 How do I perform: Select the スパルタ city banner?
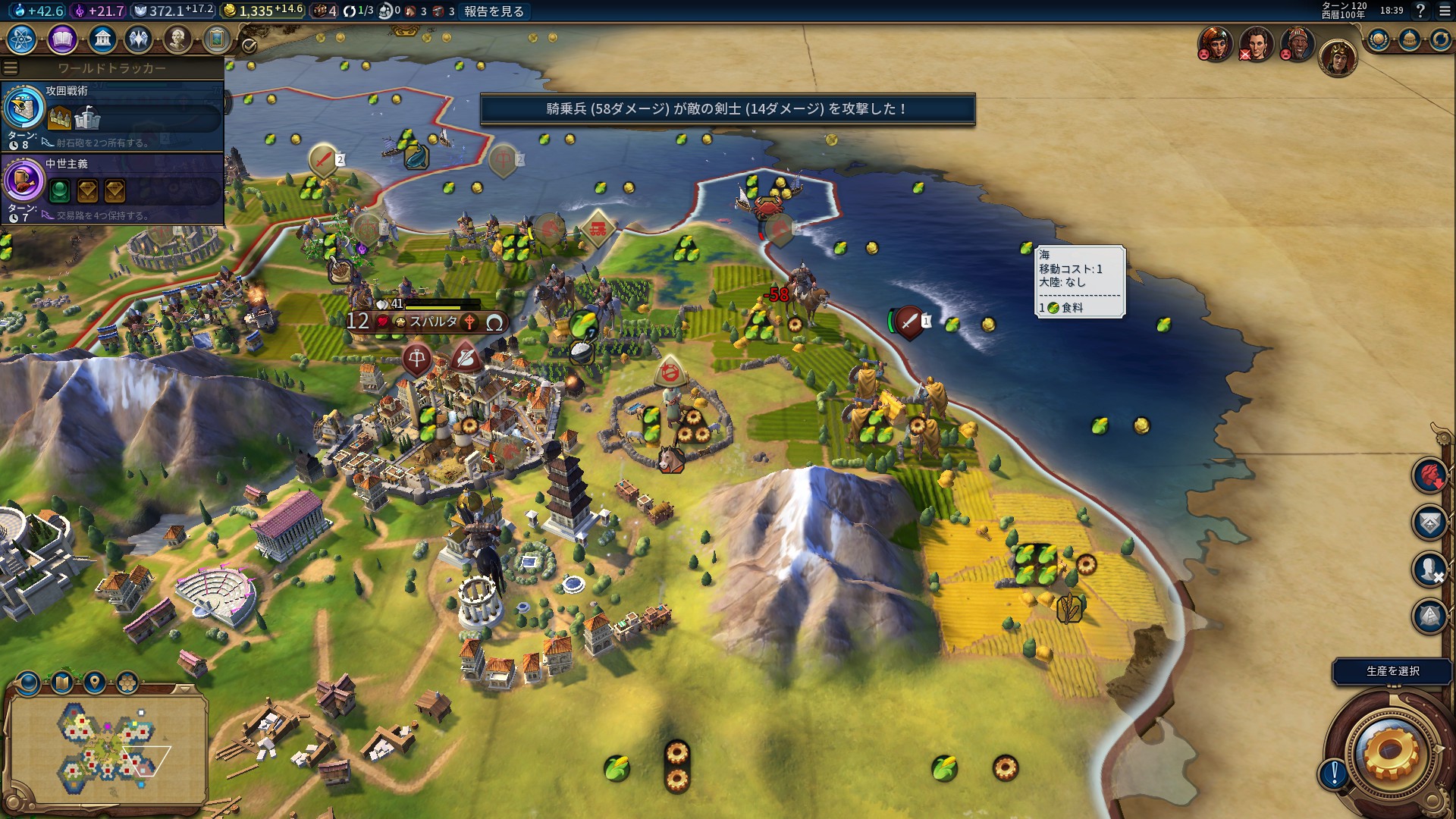(x=432, y=322)
